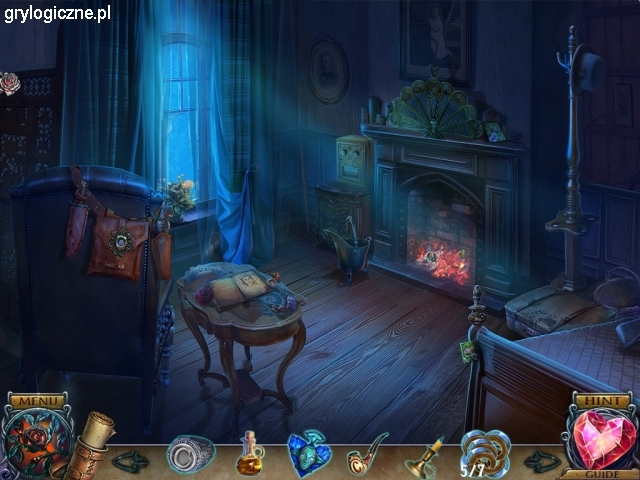Use the Hint heart crystal

(602, 440)
